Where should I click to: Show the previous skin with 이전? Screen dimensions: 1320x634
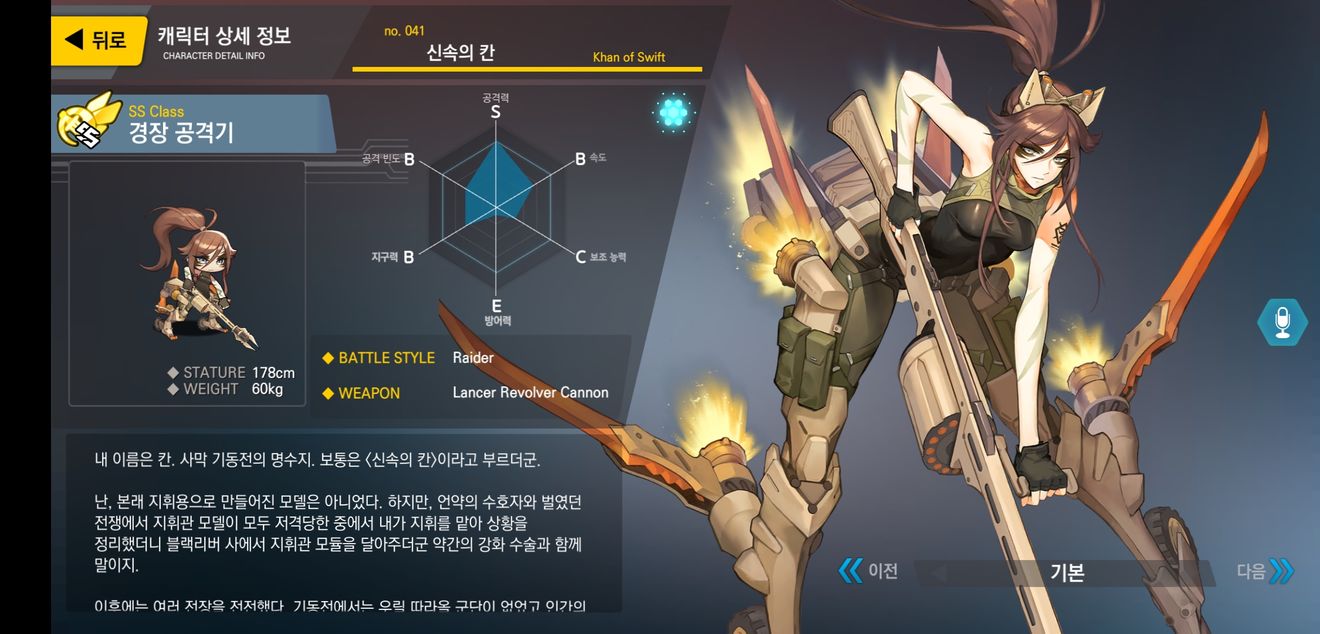[868, 571]
